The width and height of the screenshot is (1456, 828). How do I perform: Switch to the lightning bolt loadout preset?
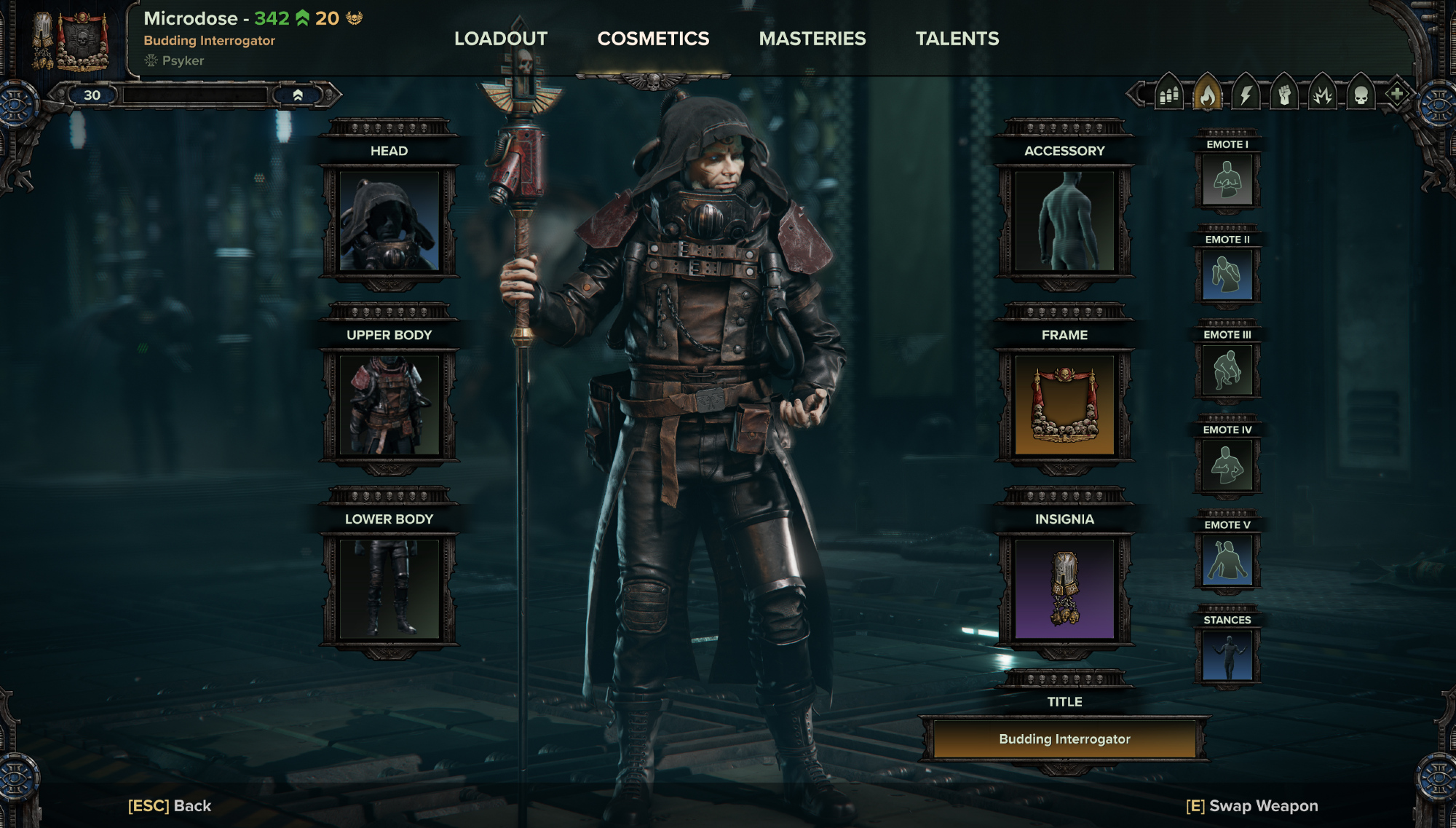click(x=1246, y=95)
